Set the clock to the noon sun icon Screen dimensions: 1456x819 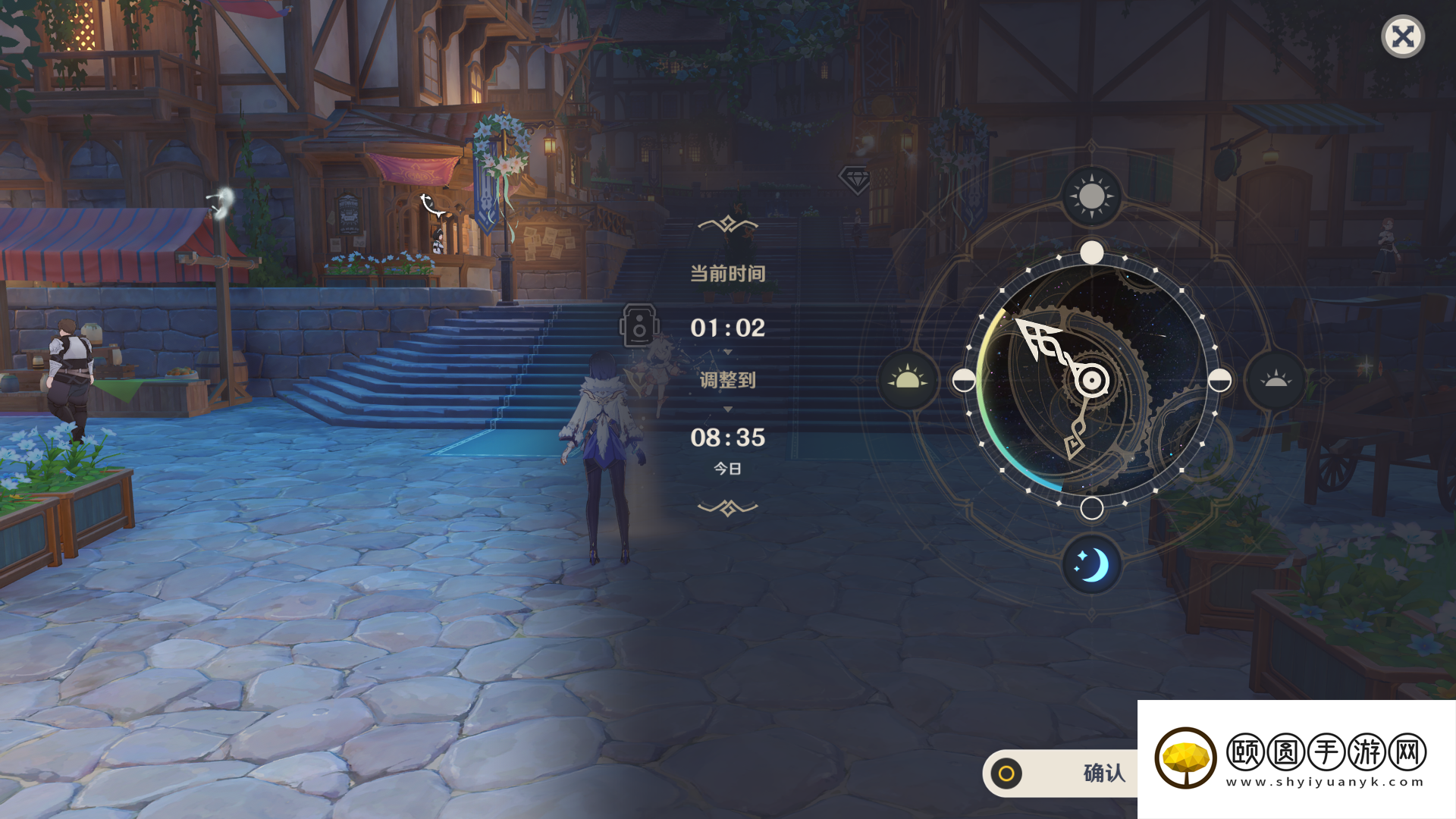1091,196
